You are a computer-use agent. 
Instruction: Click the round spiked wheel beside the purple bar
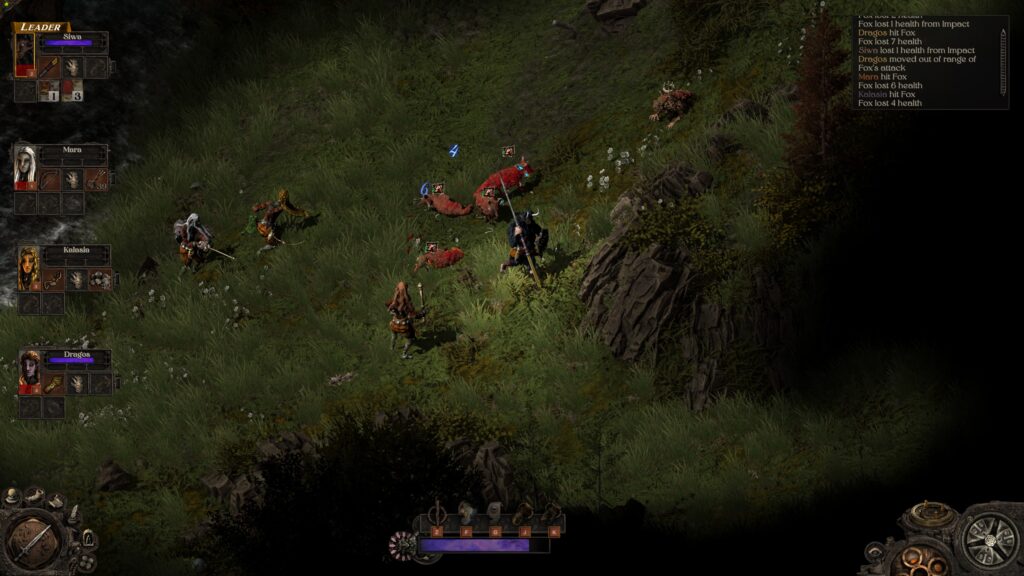(x=402, y=545)
